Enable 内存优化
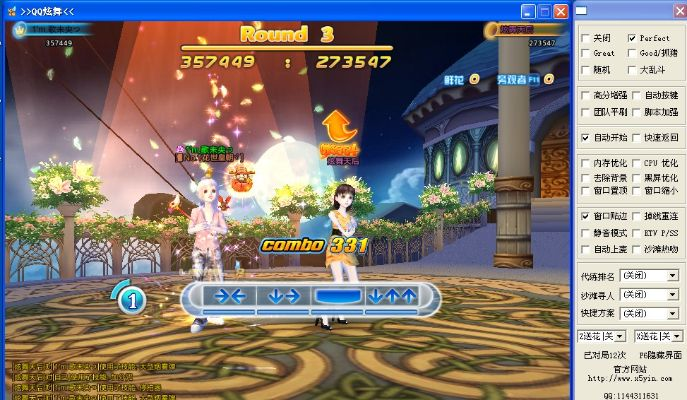Screen dimensions: 687x400 [585, 163]
